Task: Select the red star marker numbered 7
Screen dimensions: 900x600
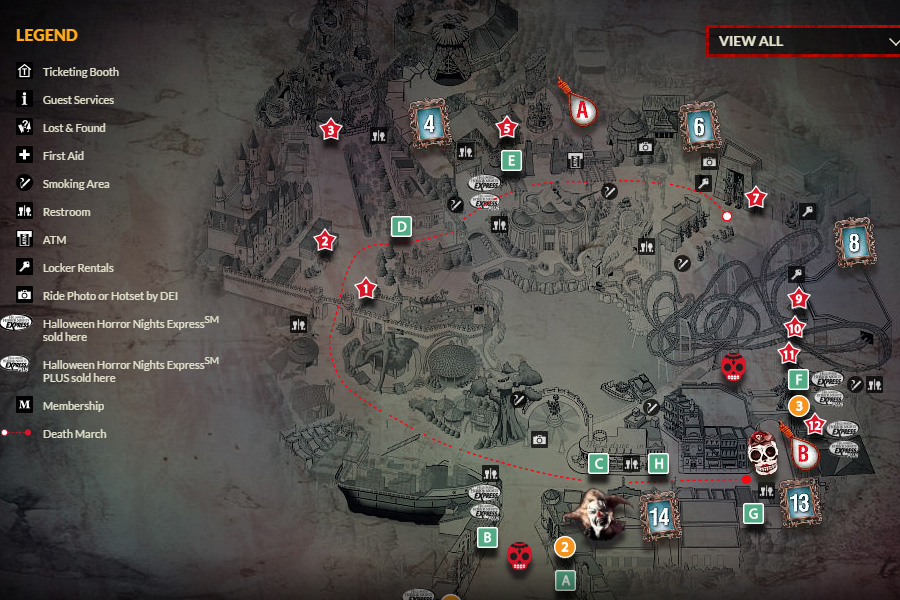Action: point(755,198)
